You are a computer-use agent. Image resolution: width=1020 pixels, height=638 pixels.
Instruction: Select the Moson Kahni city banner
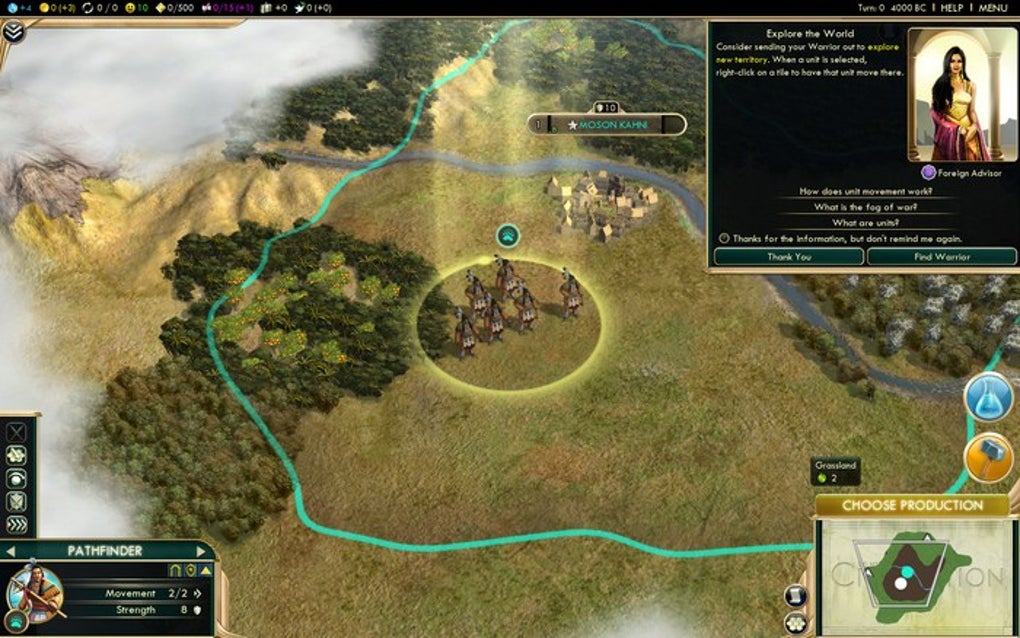click(x=608, y=125)
